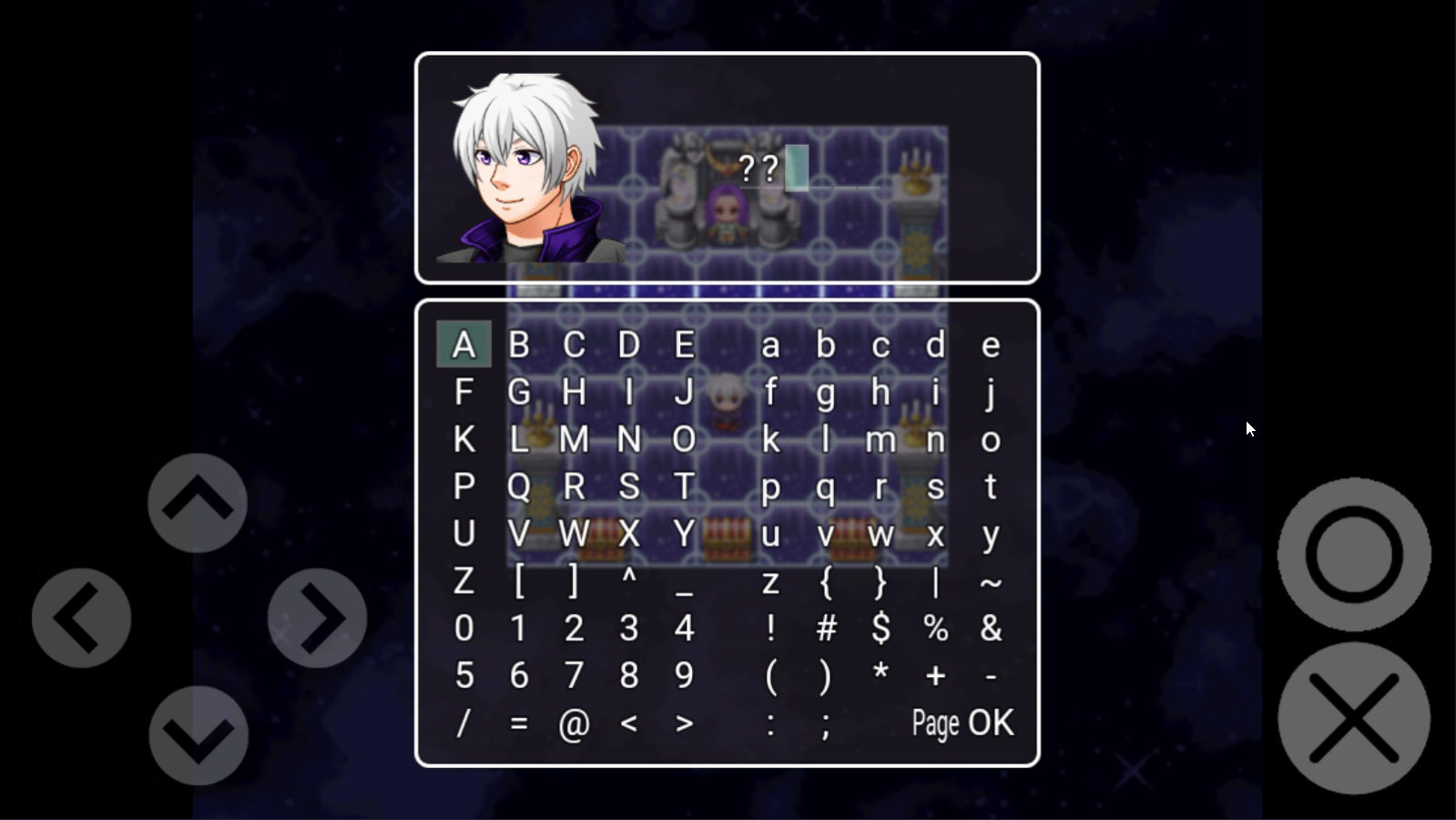
Task: Tap the circle confirm button
Action: pyautogui.click(x=1354, y=554)
